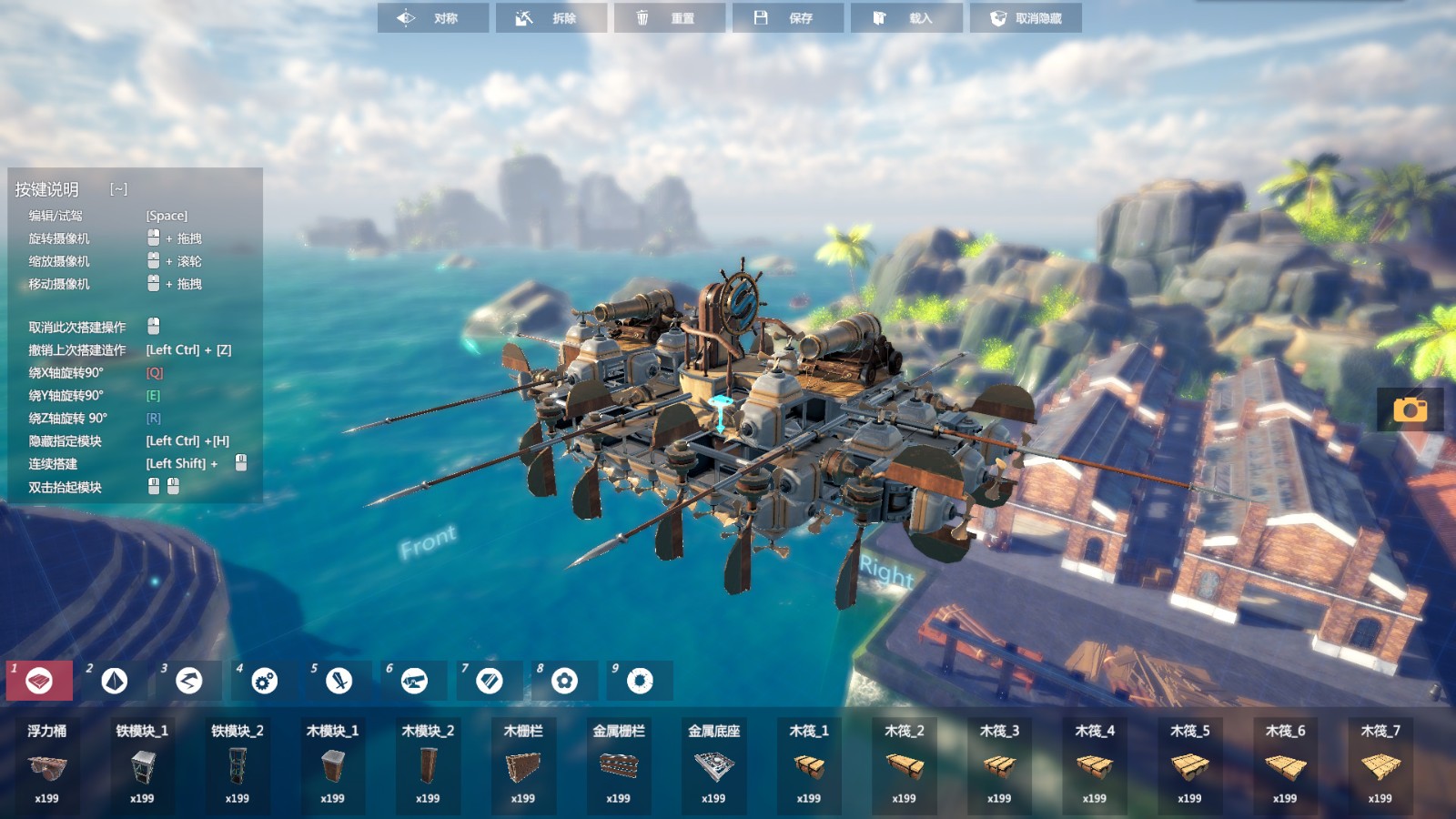Toggle 对称 (symmetry) mode in the top toolbar
1456x819 pixels.
click(434, 17)
